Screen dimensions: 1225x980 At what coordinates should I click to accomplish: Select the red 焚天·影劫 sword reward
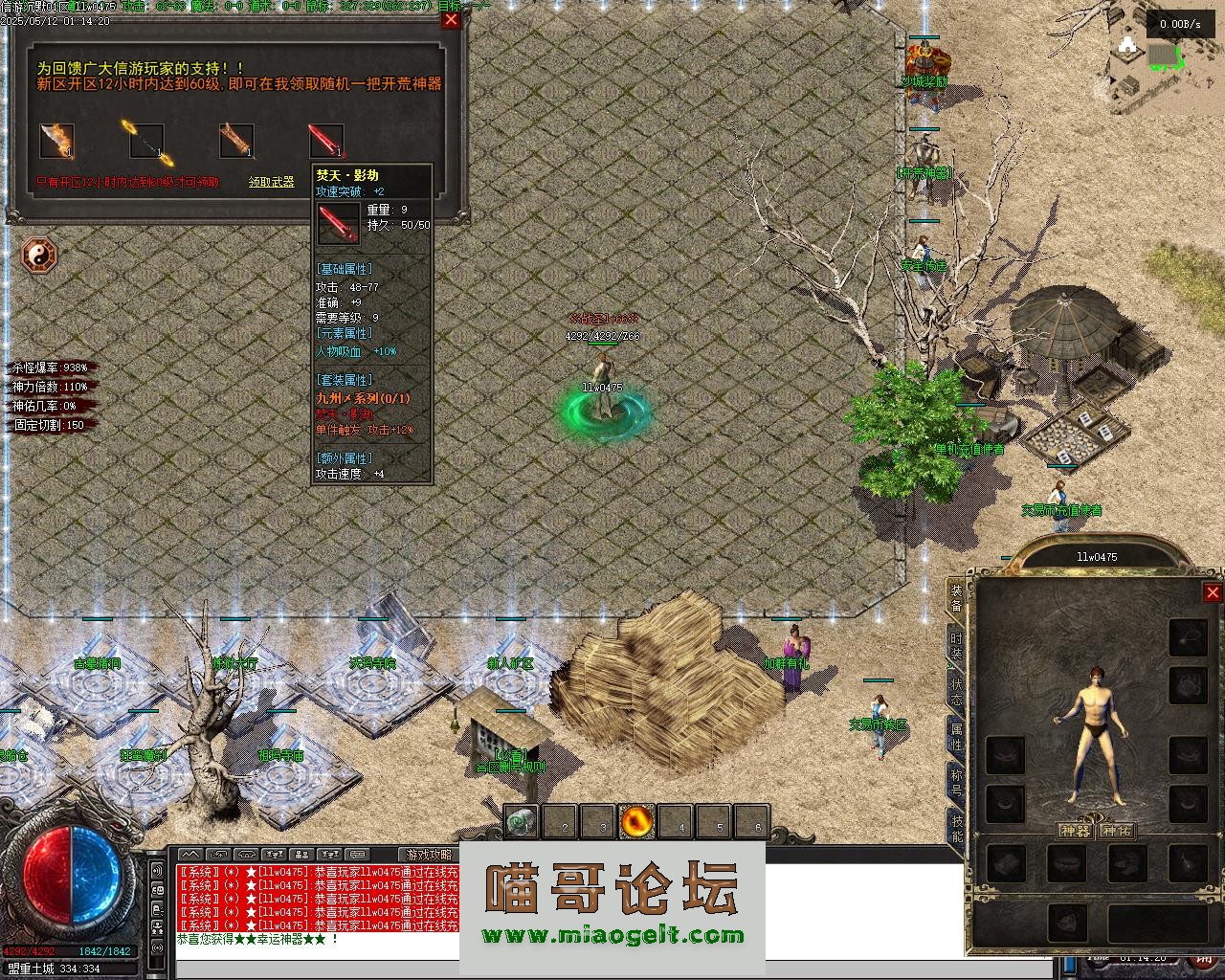[x=326, y=141]
